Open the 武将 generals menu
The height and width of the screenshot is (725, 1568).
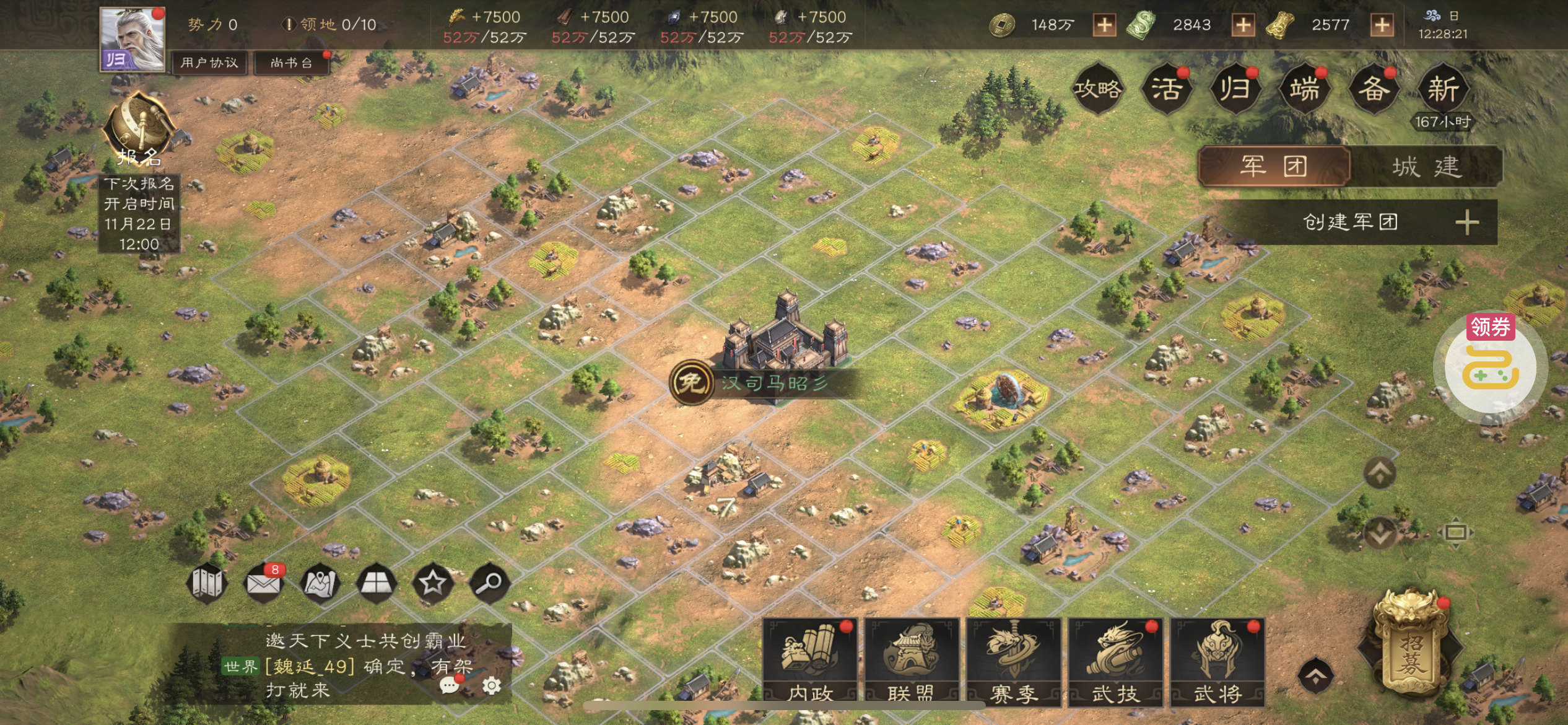tap(1217, 662)
